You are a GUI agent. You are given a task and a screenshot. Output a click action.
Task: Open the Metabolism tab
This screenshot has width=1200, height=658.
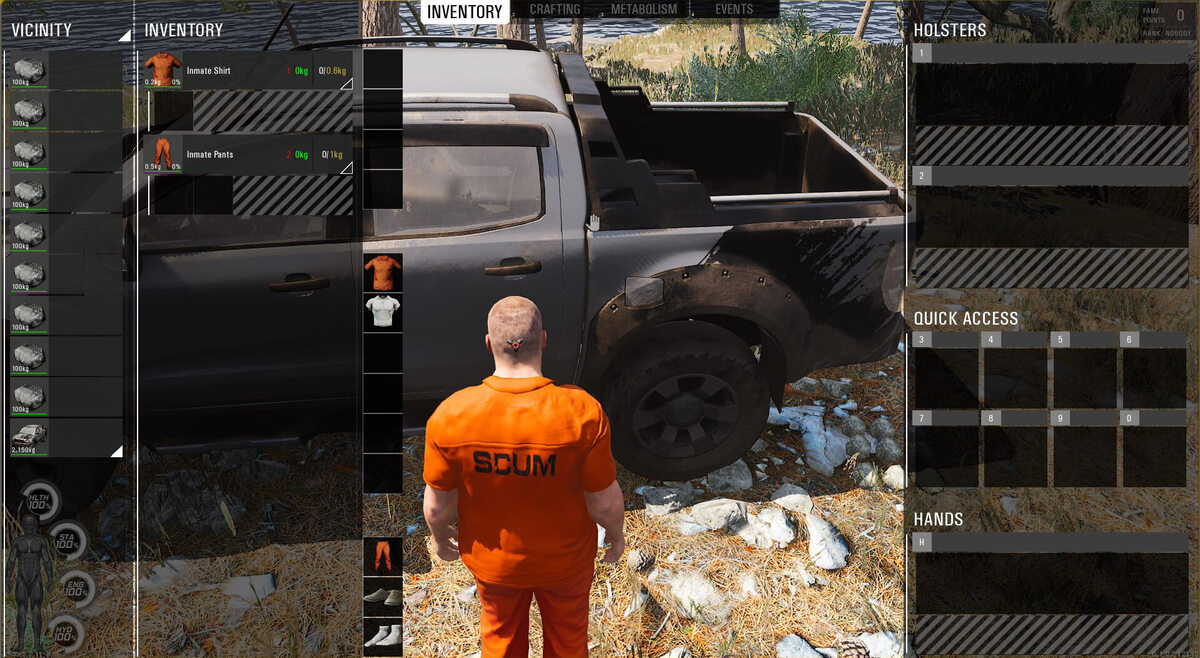point(645,10)
